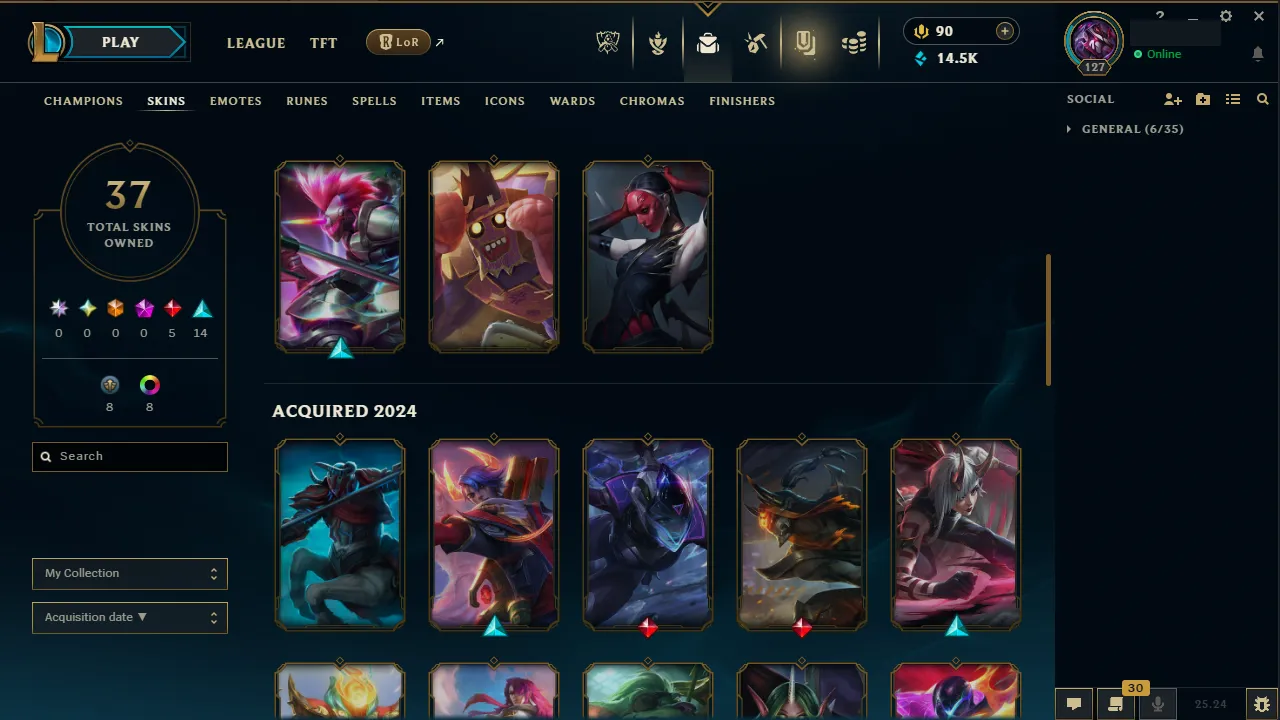Open the Store coins icon
The height and width of the screenshot is (720, 1280).
click(853, 42)
